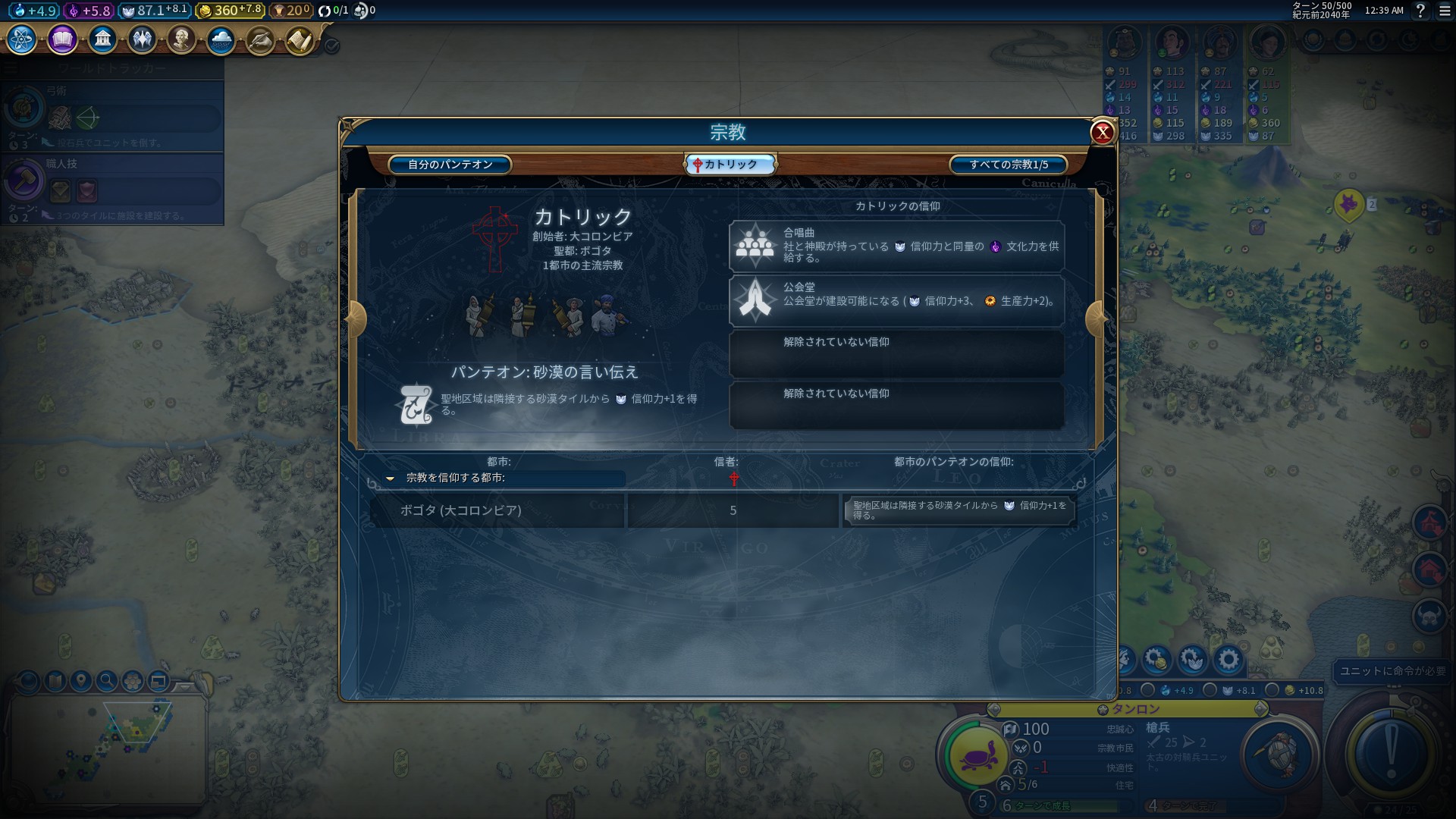The height and width of the screenshot is (819, 1456).
Task: Open the great people portrait icon
Action: pyautogui.click(x=181, y=39)
